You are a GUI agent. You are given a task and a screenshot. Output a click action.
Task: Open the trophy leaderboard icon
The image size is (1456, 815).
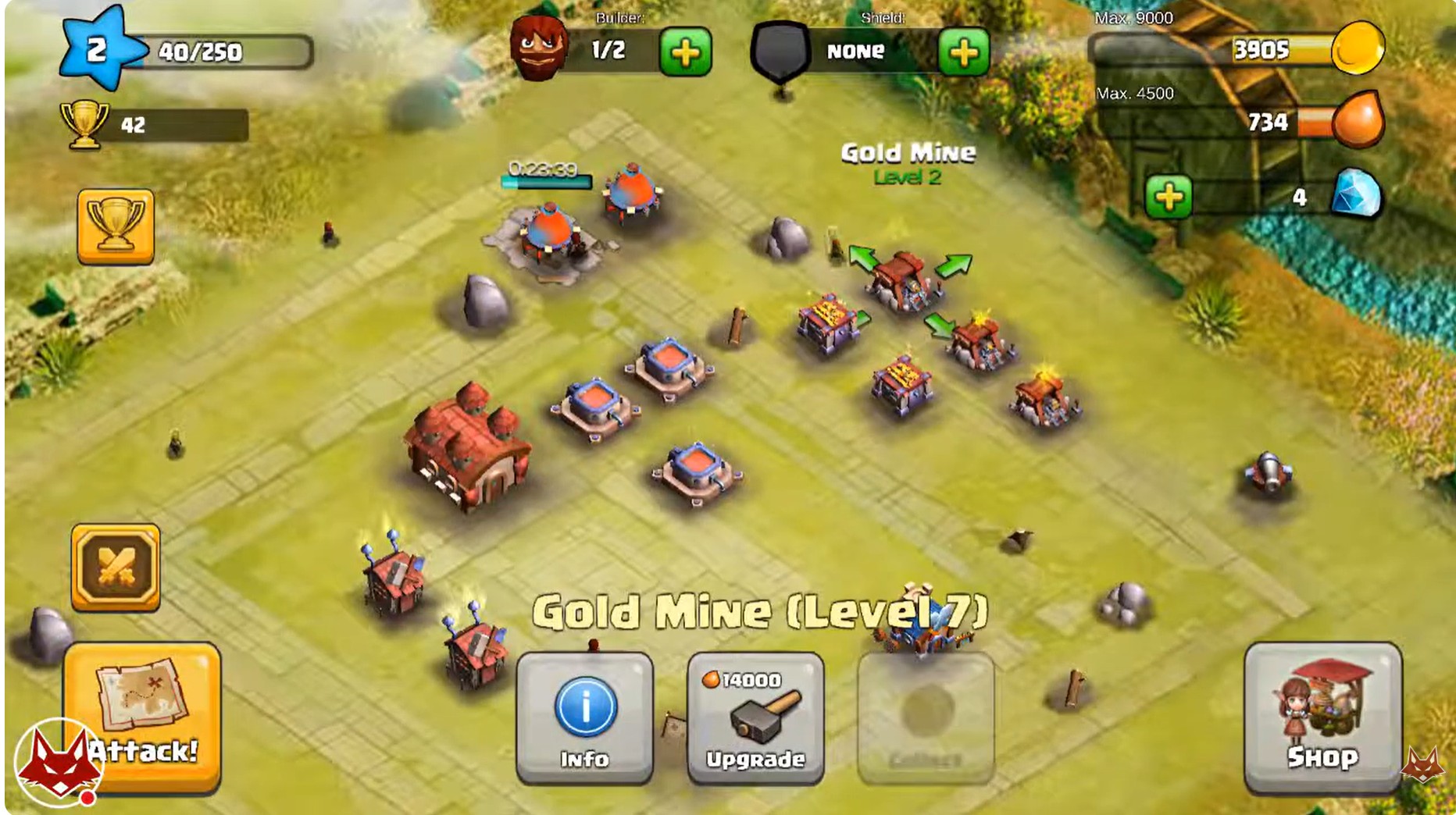[116, 225]
